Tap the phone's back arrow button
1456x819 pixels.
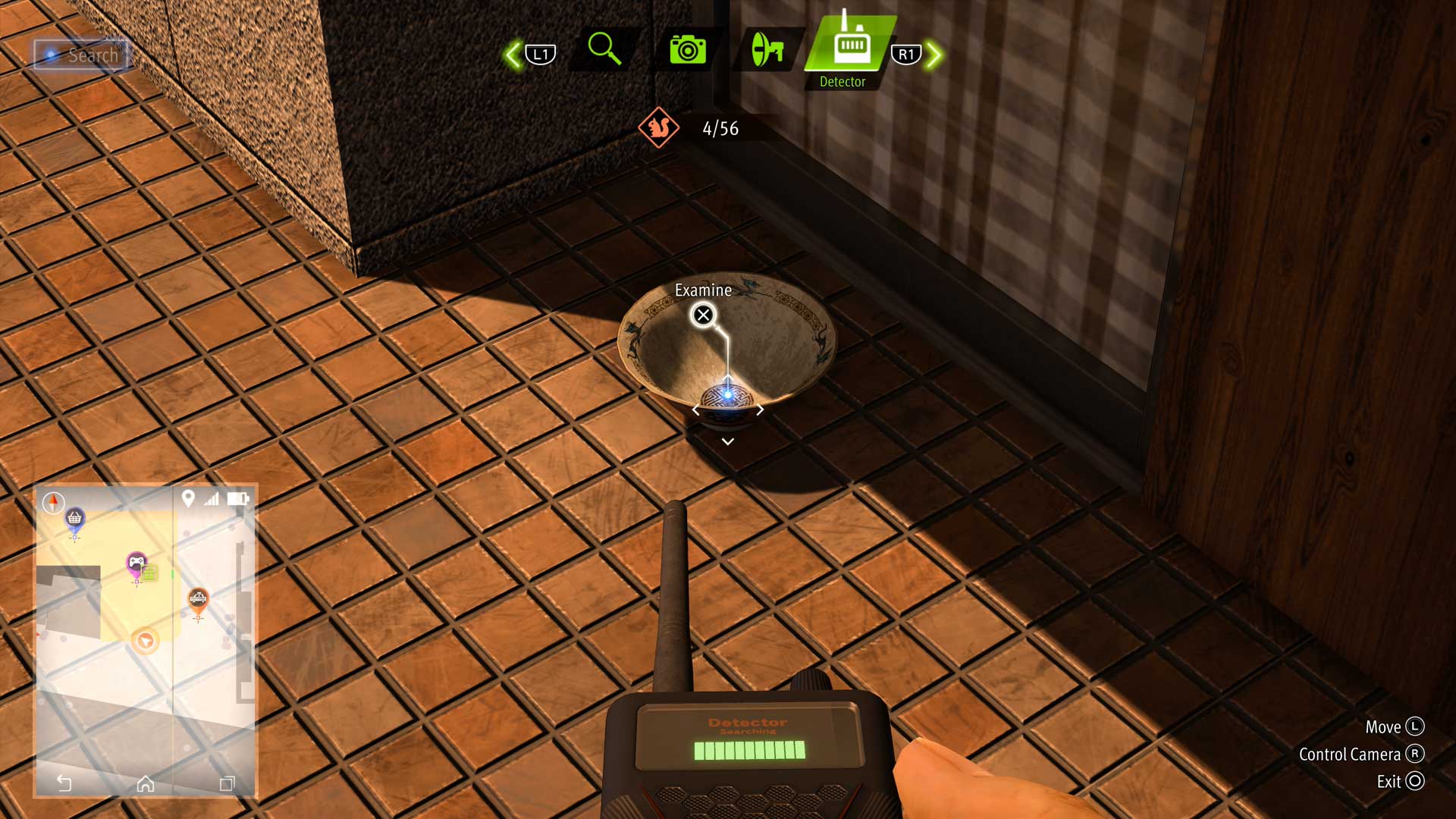(64, 783)
